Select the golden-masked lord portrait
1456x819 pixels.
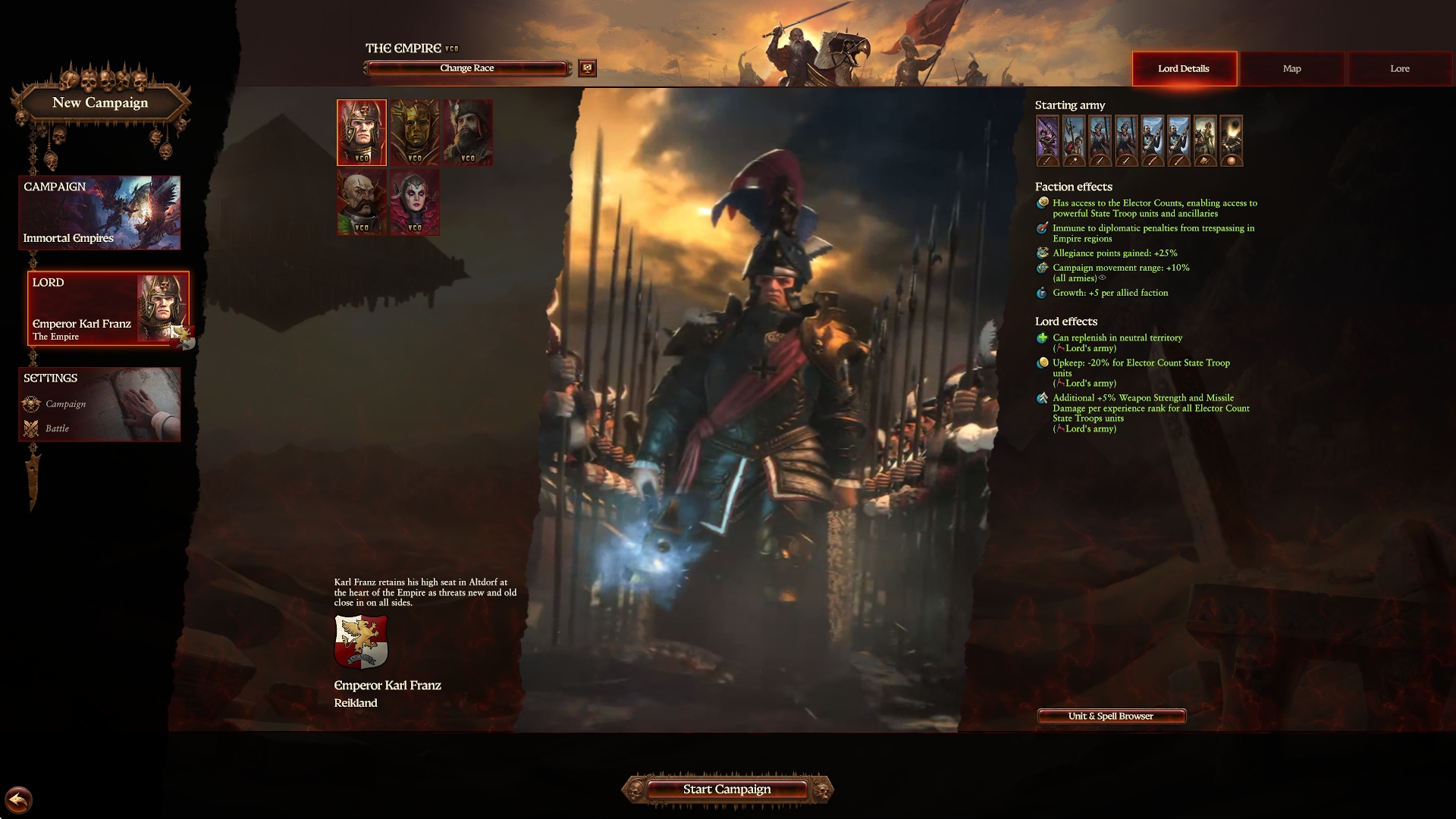point(414,132)
